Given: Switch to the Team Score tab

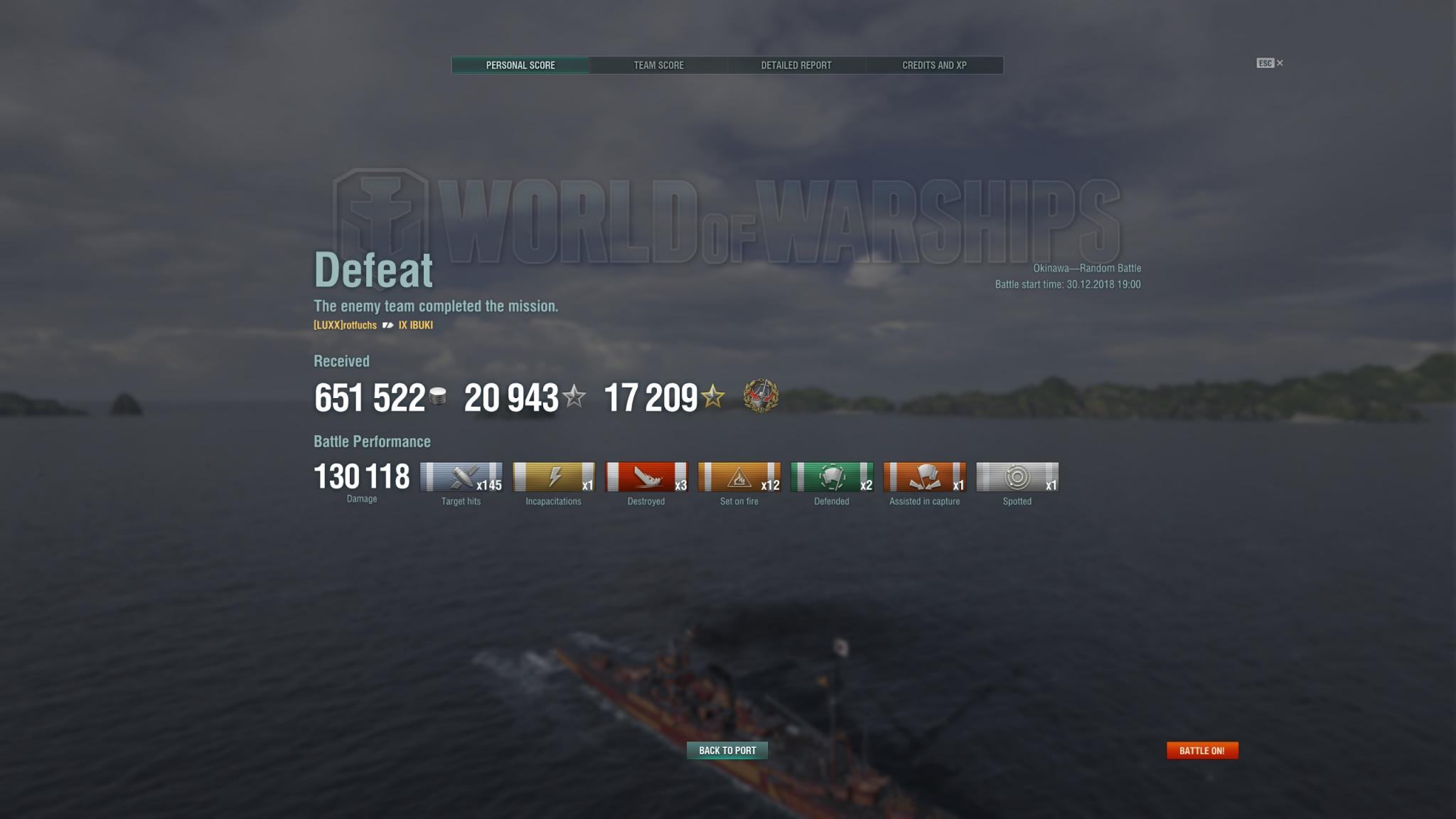Looking at the screenshot, I should (x=658, y=65).
